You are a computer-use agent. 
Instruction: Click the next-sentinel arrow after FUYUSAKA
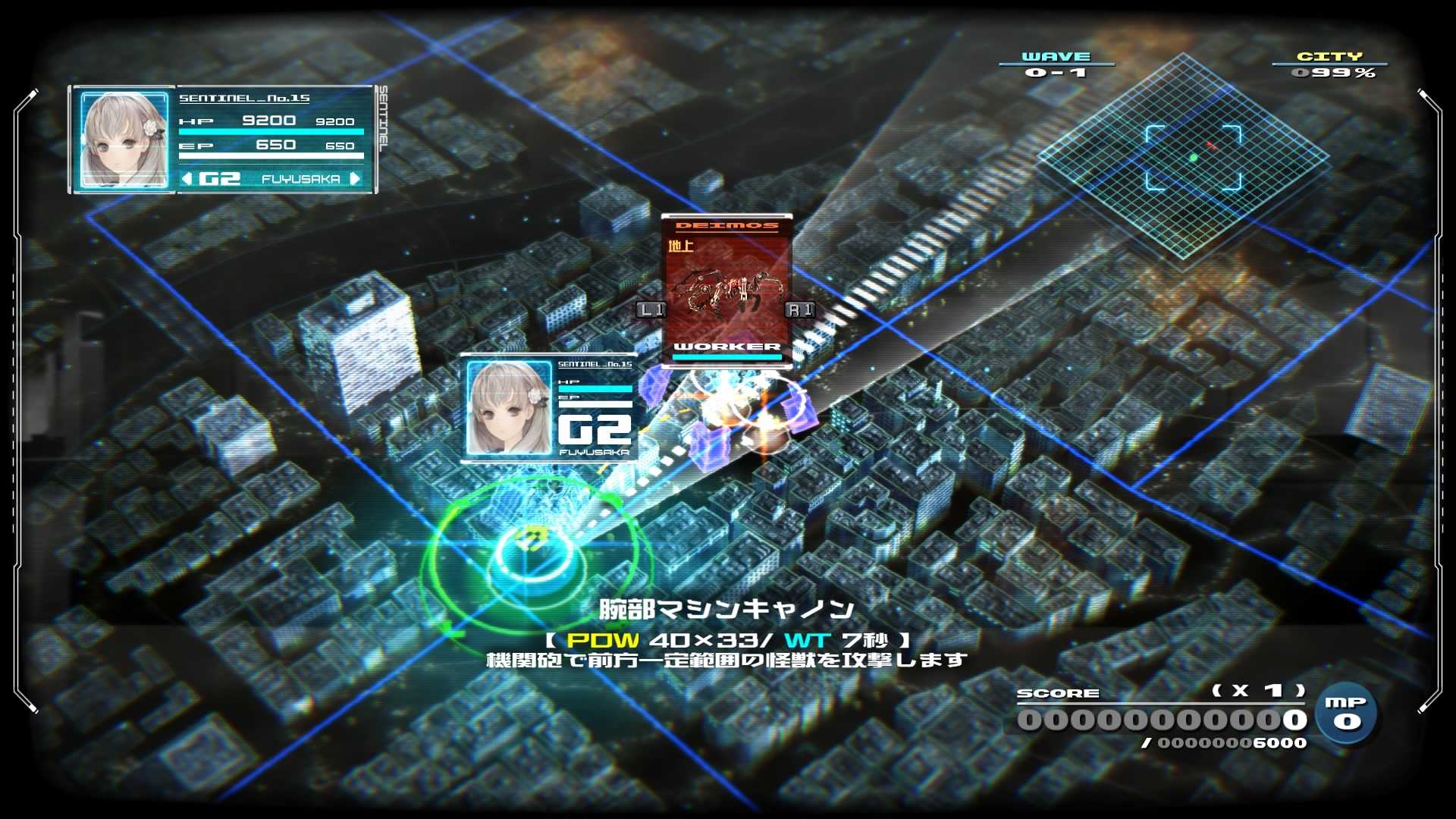pyautogui.click(x=355, y=179)
